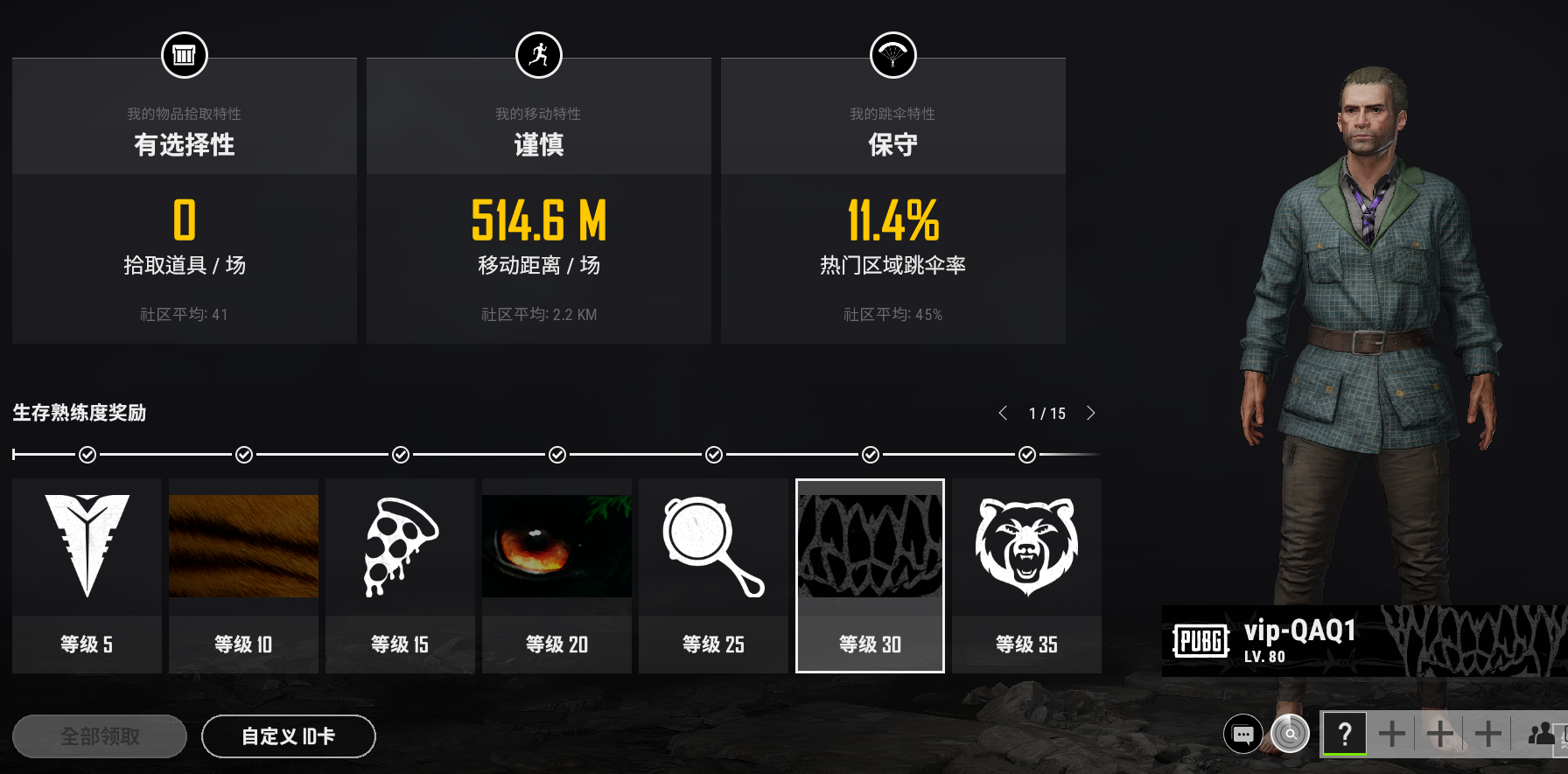Open the chat speech bubble icon

click(x=1243, y=735)
